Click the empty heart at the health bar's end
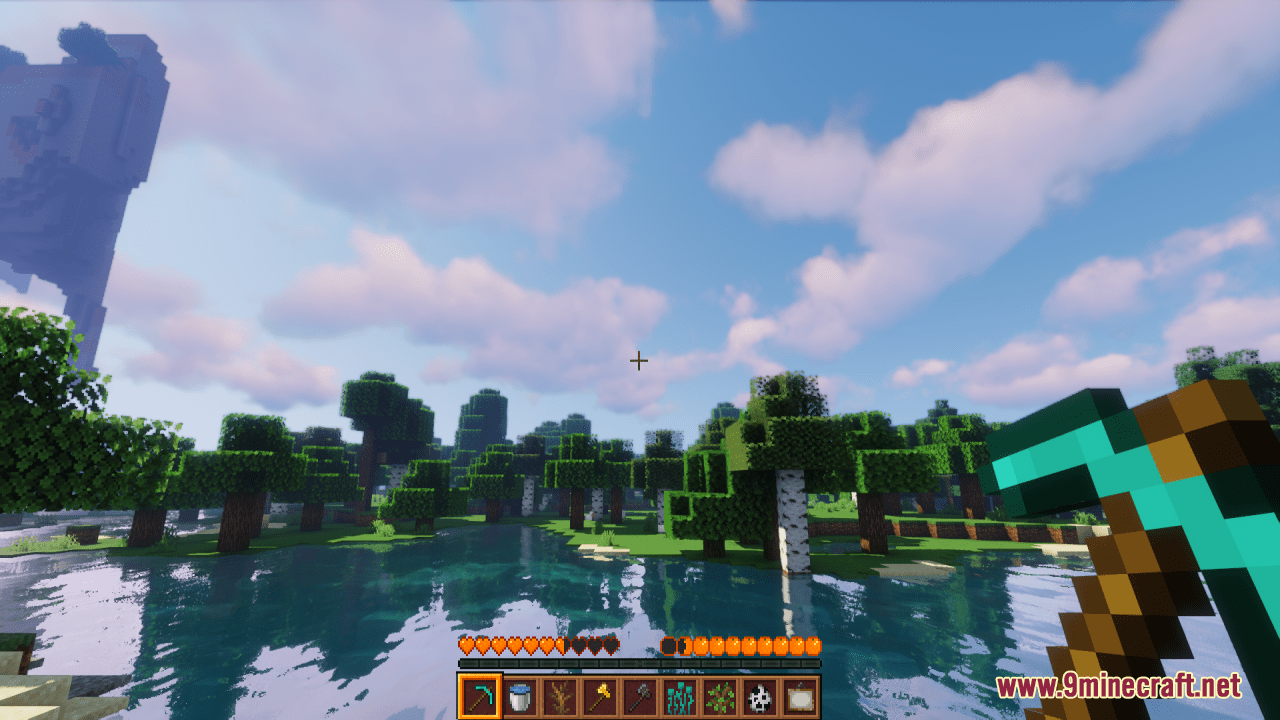1280x720 pixels. click(612, 645)
